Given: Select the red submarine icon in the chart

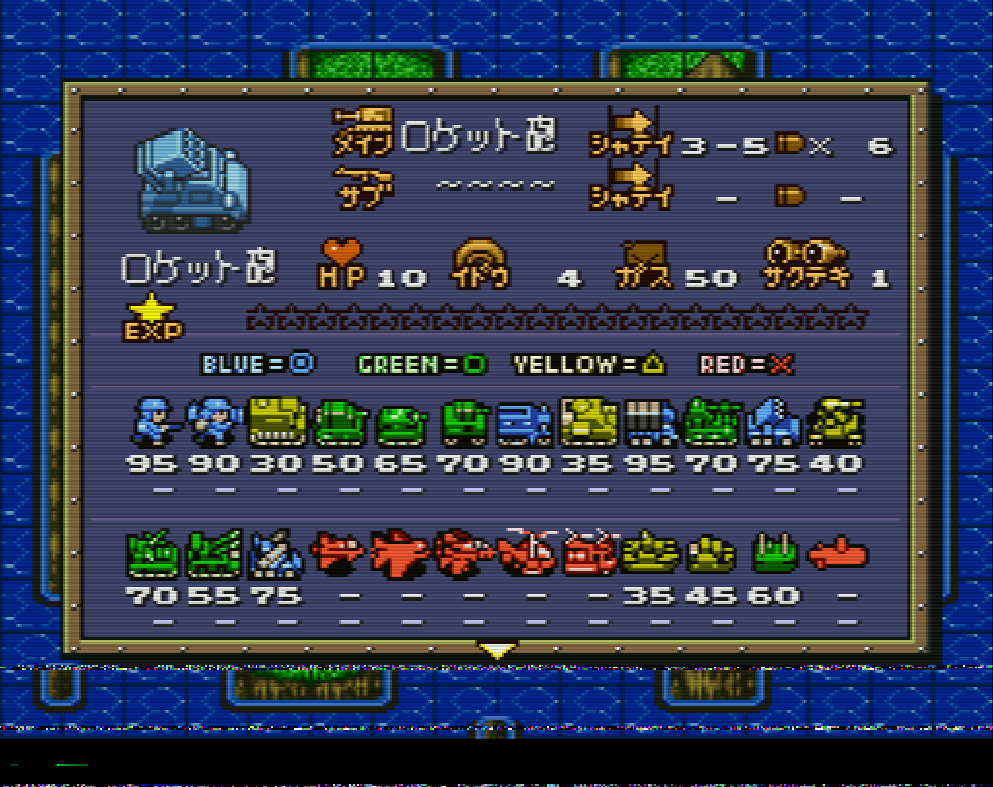Looking at the screenshot, I should coord(837,553).
